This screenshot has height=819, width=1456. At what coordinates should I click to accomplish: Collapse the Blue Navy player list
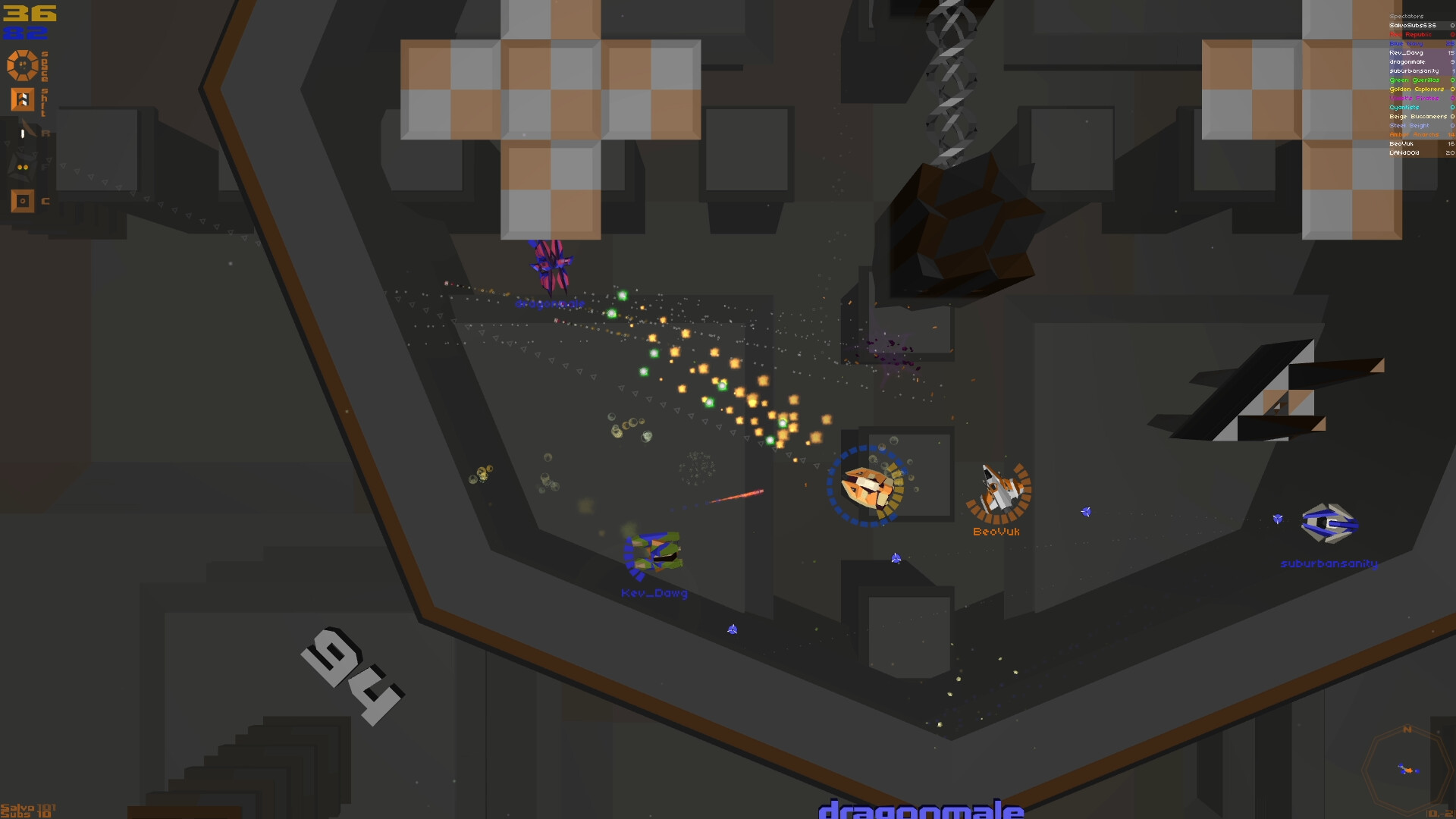click(x=1414, y=43)
